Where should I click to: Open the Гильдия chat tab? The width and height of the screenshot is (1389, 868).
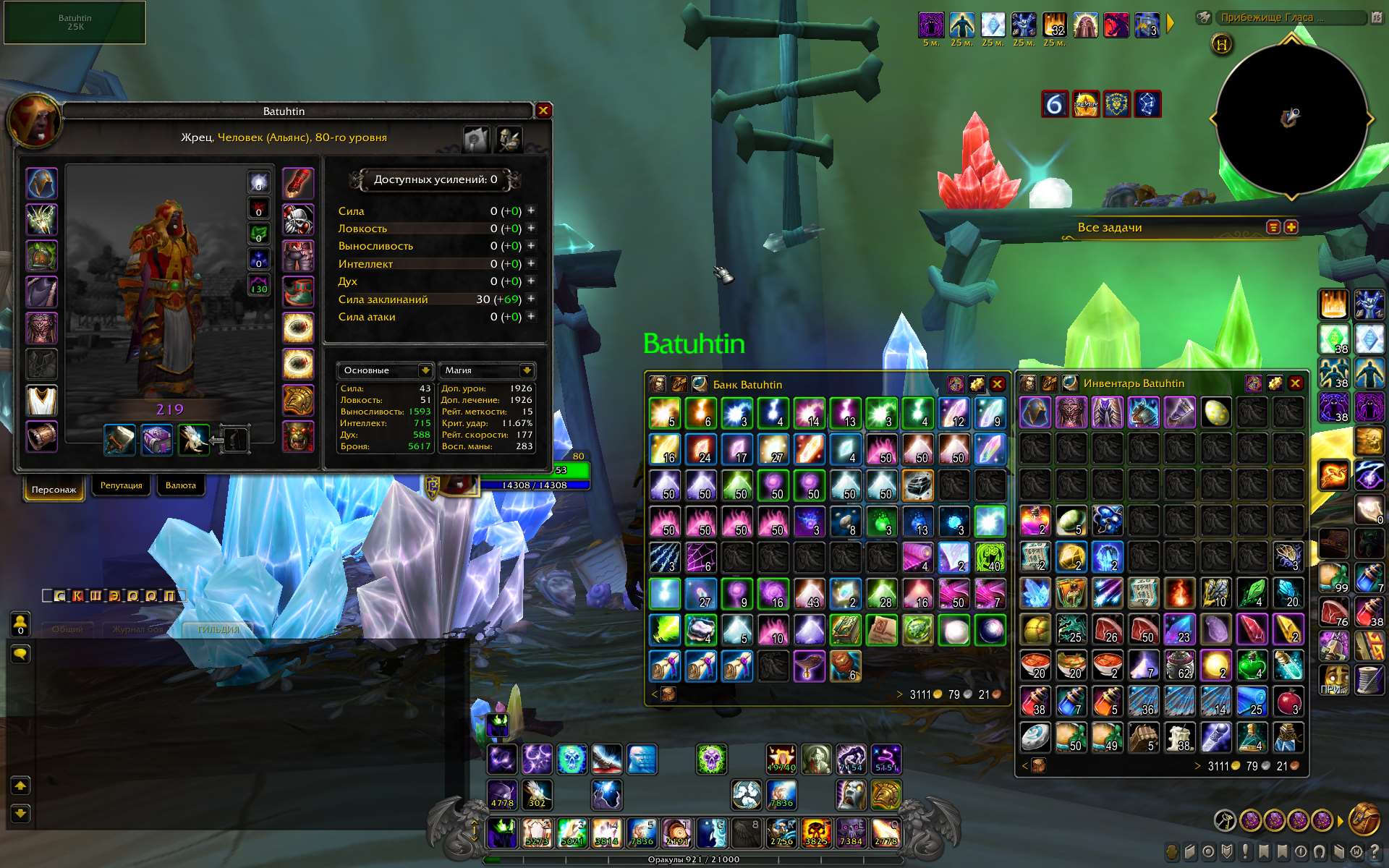coord(218,629)
